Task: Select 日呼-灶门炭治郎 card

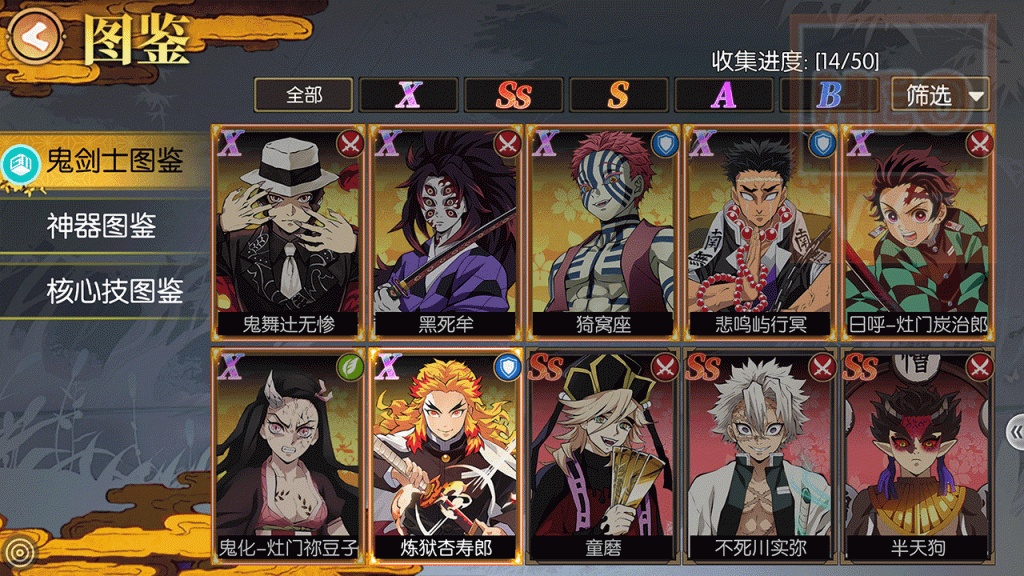Action: (917, 232)
